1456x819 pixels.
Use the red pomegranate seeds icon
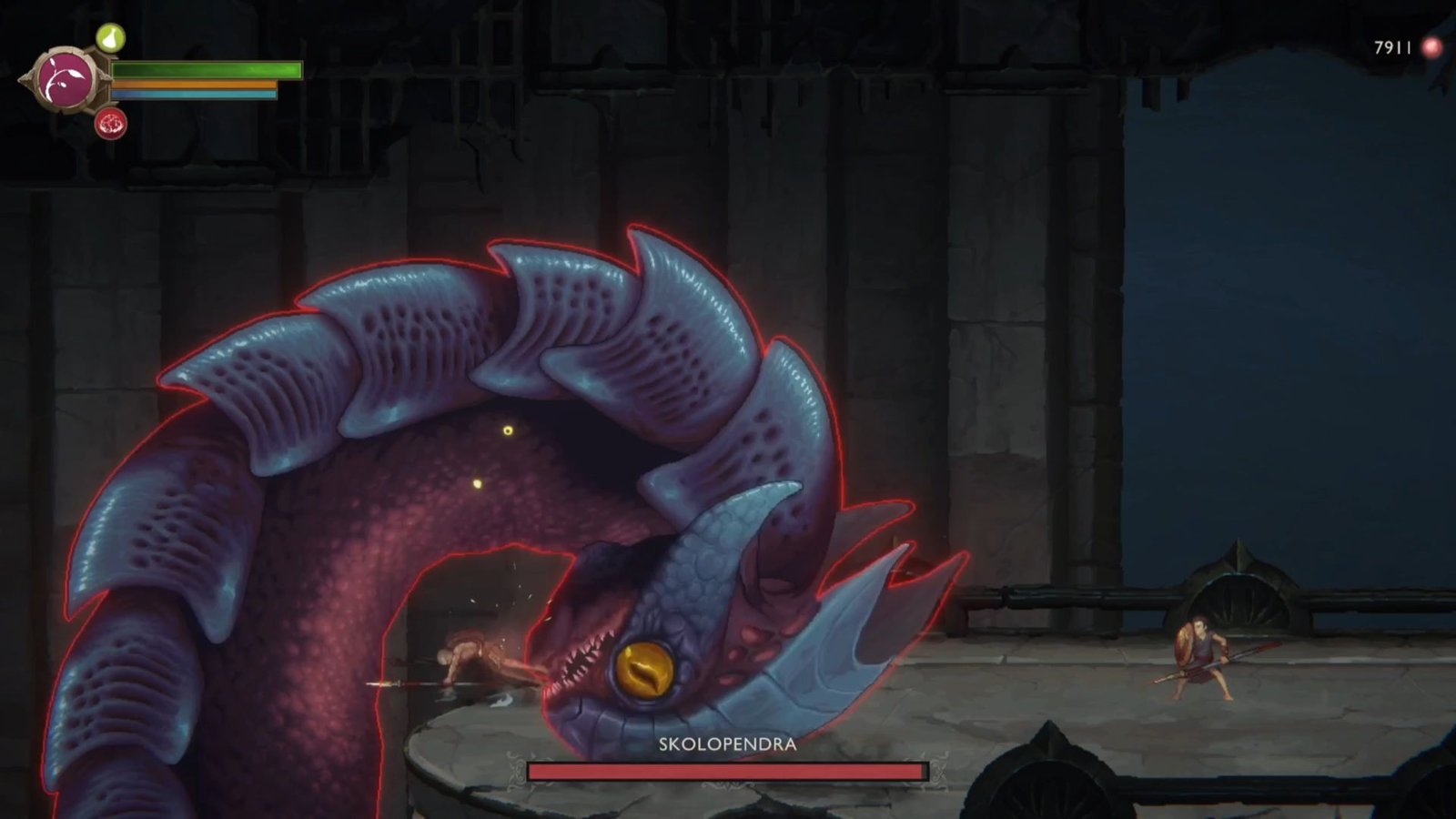pyautogui.click(x=111, y=123)
